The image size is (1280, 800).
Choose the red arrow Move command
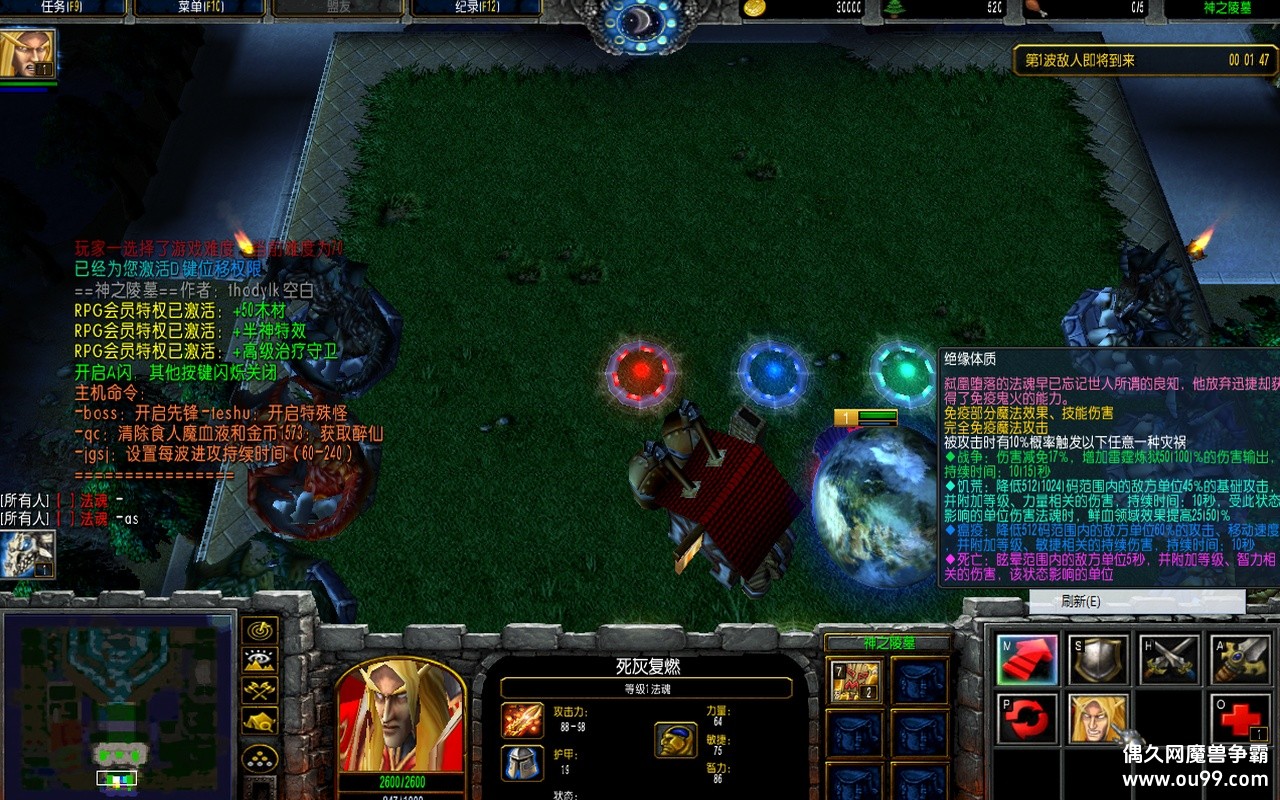(1027, 660)
